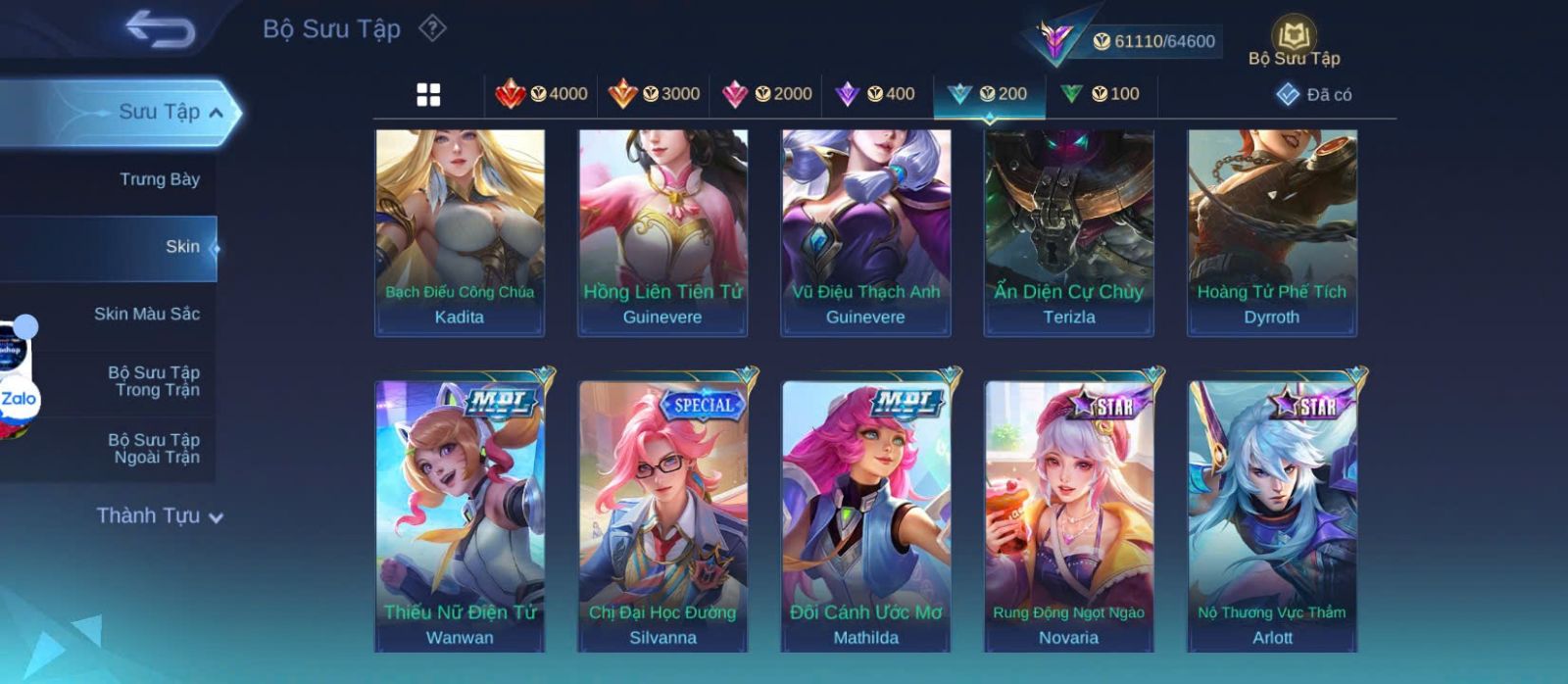Open the collection help question mark
Image resolution: width=1568 pixels, height=684 pixels.
pyautogui.click(x=432, y=28)
